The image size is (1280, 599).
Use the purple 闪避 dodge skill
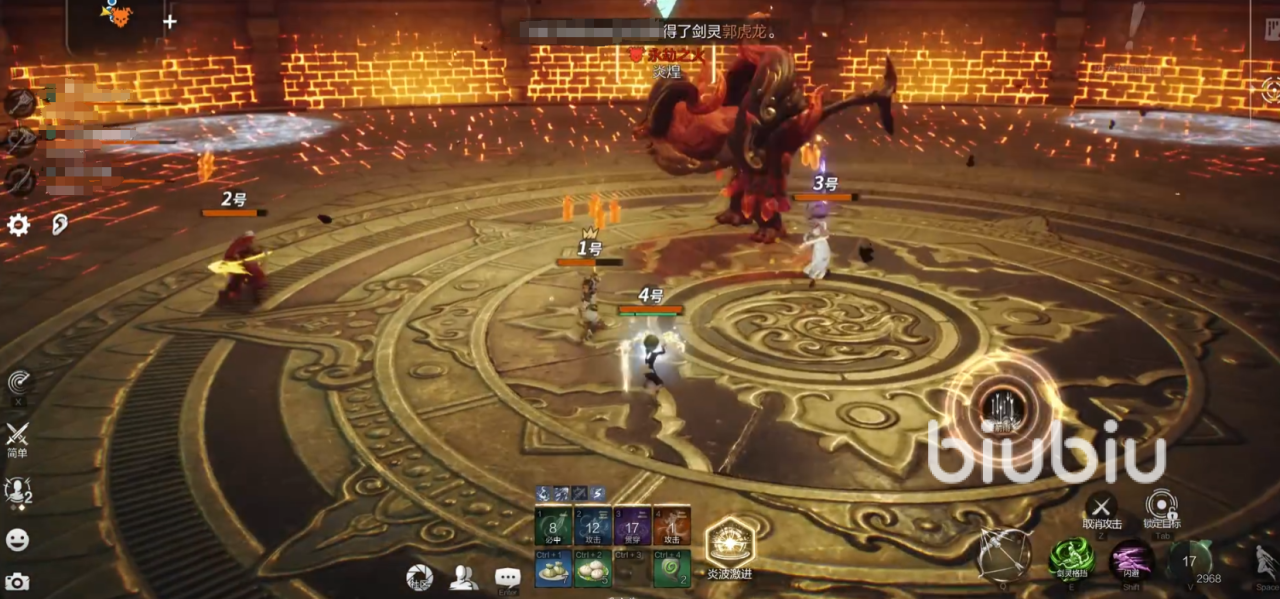pos(1131,558)
